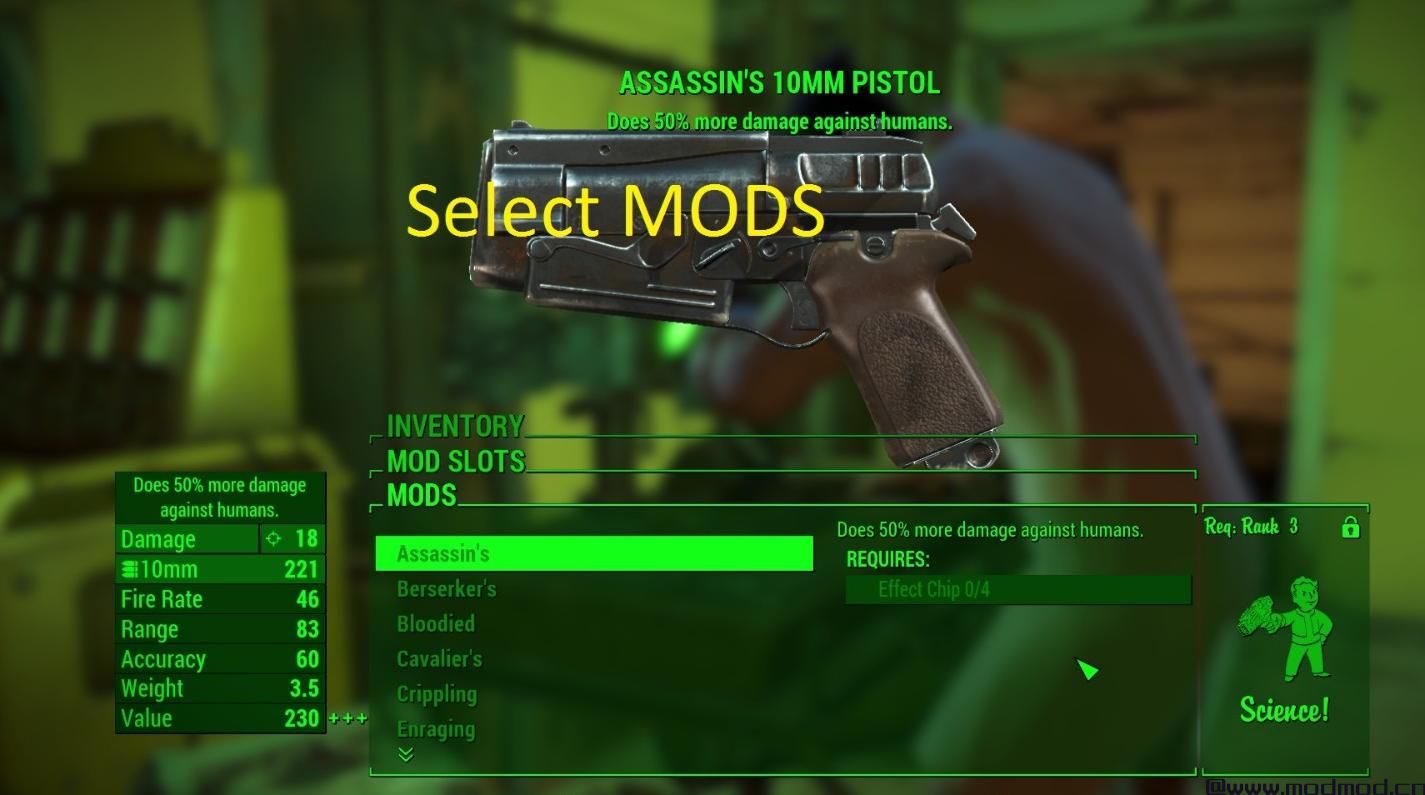Select the Enraging mod

click(x=435, y=729)
